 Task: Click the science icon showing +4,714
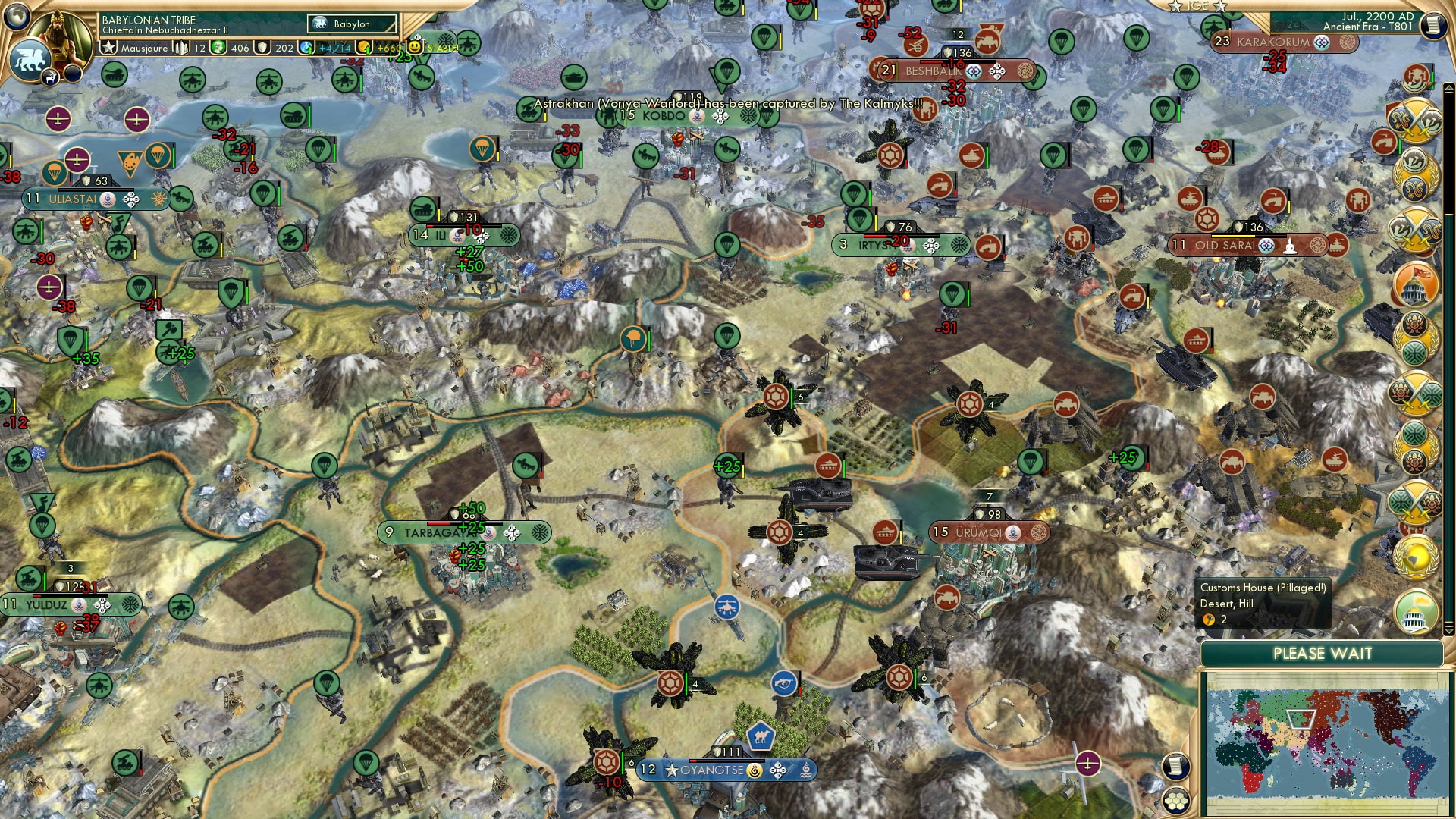[306, 47]
